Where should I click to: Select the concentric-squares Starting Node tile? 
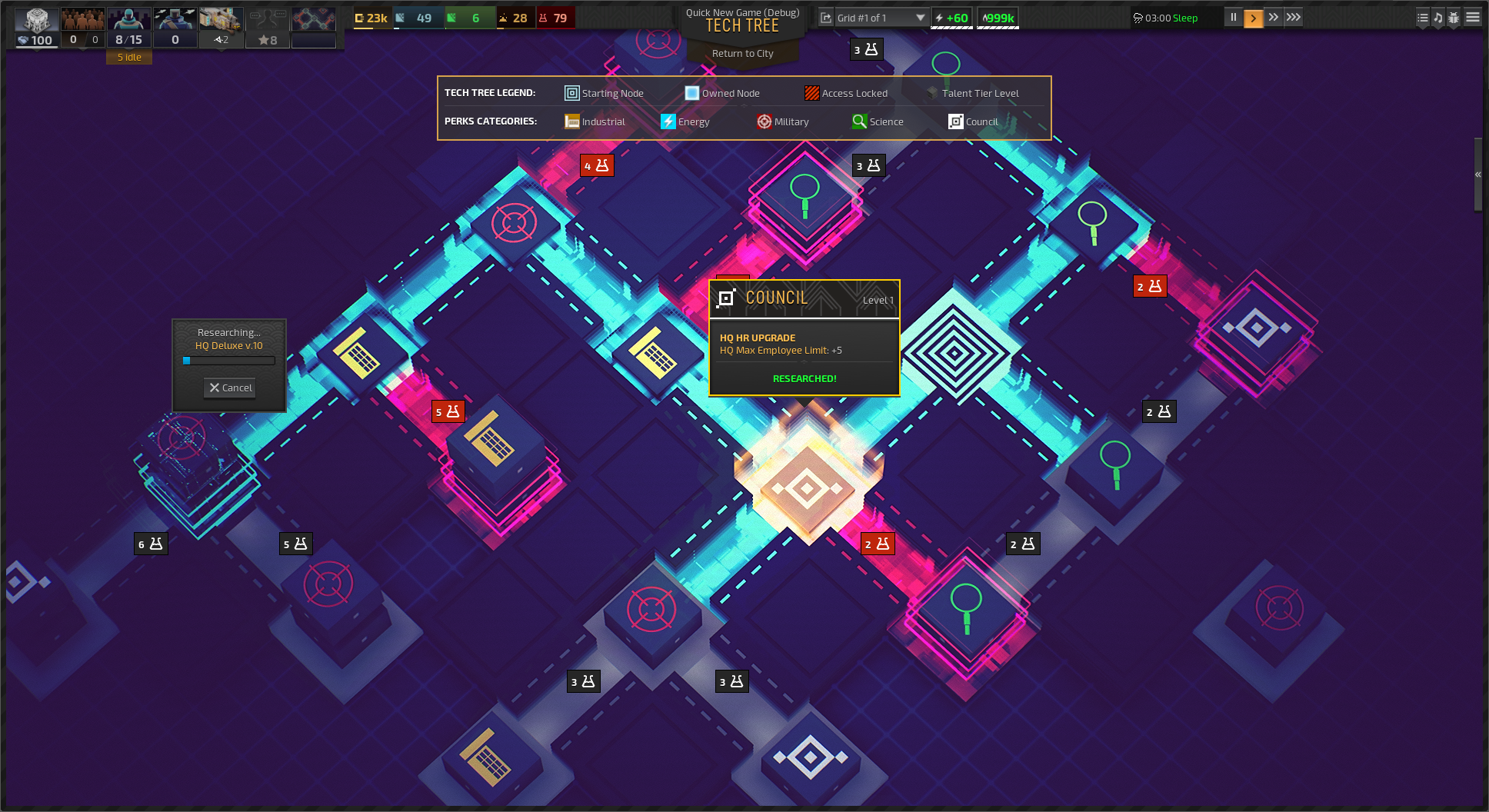[954, 353]
